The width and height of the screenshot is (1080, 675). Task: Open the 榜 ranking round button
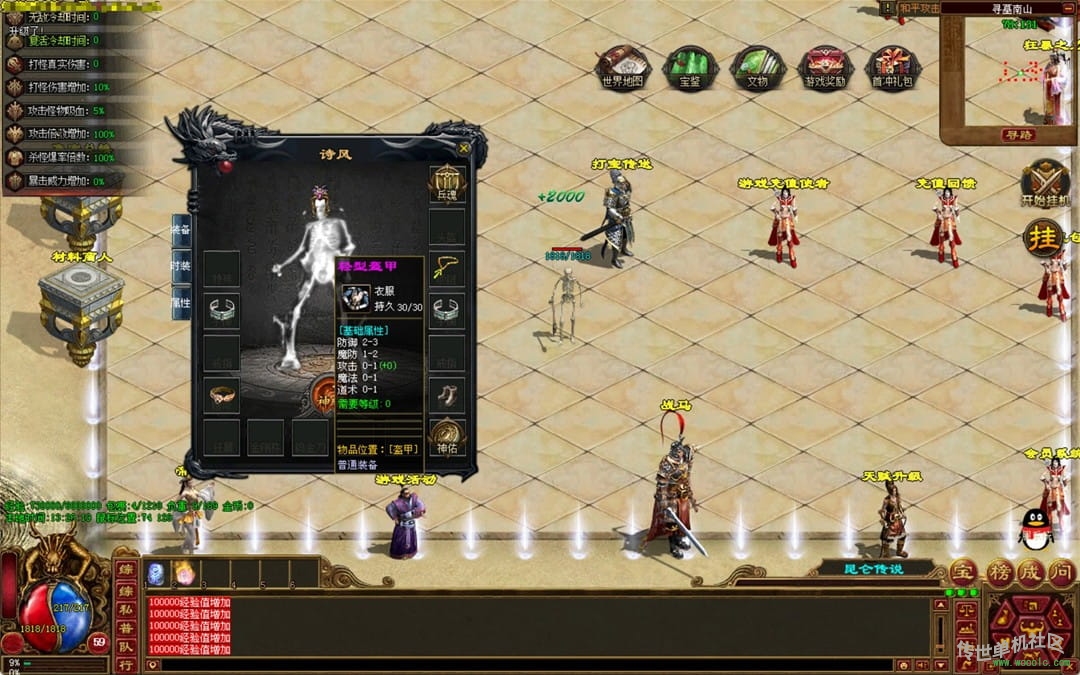click(998, 573)
